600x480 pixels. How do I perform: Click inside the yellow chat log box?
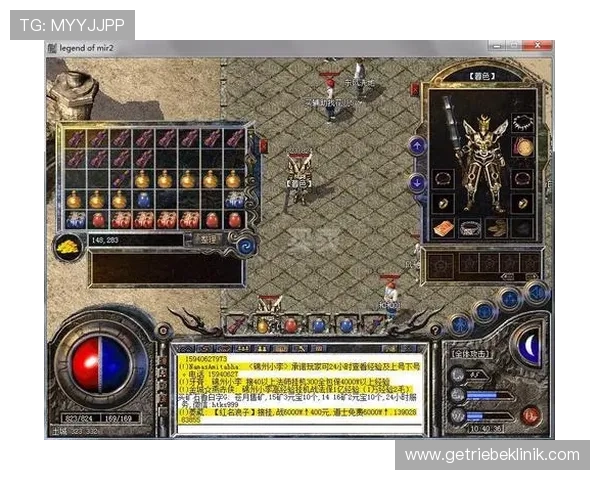click(x=299, y=390)
